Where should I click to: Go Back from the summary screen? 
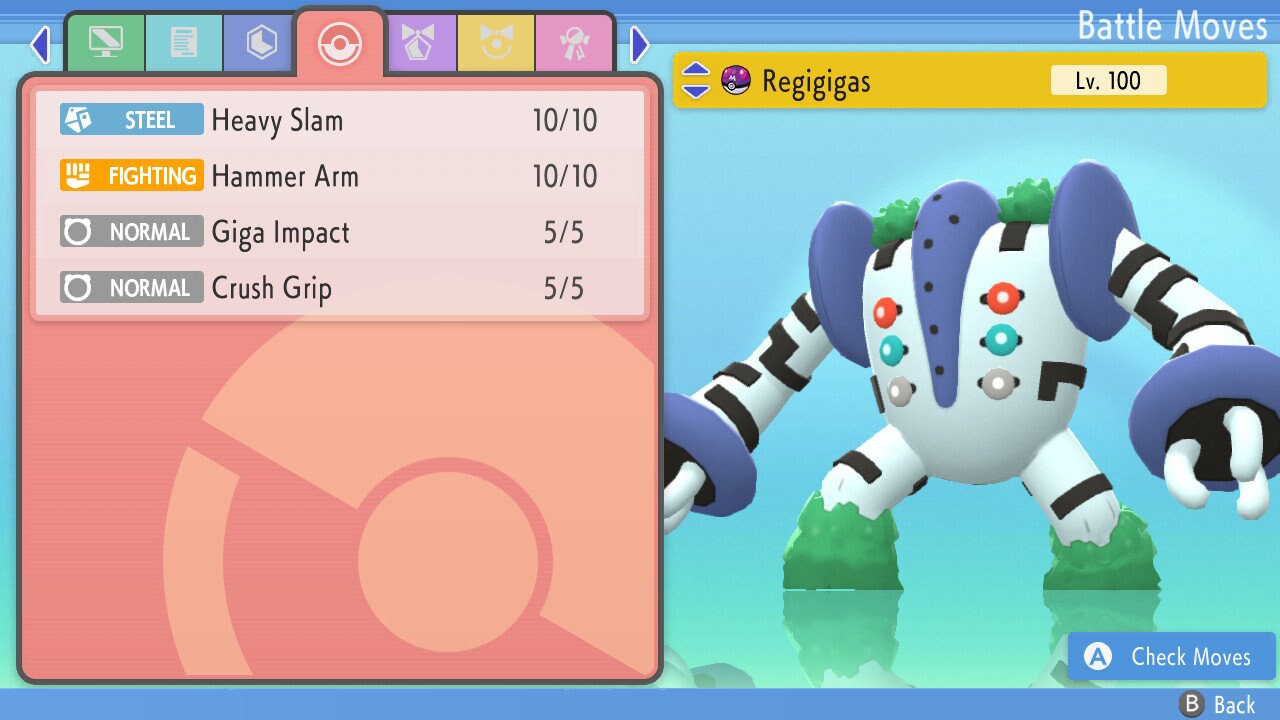pos(1217,704)
